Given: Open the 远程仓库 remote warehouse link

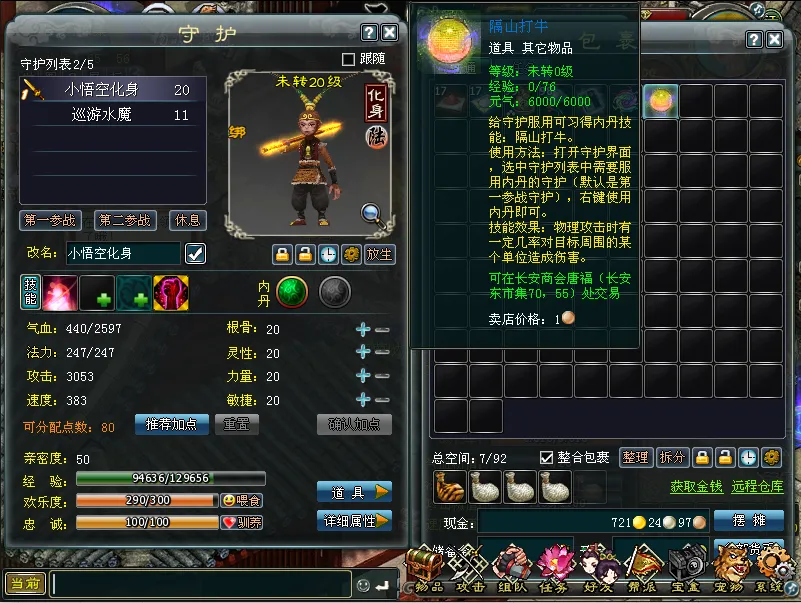Looking at the screenshot, I should click(756, 487).
